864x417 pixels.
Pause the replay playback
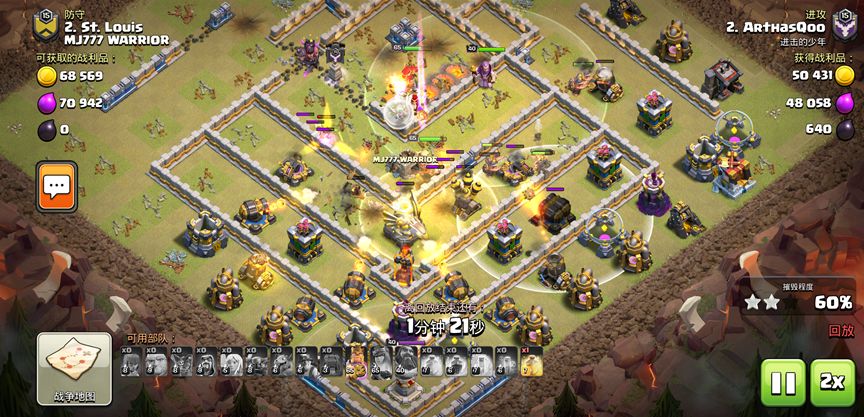coord(782,382)
